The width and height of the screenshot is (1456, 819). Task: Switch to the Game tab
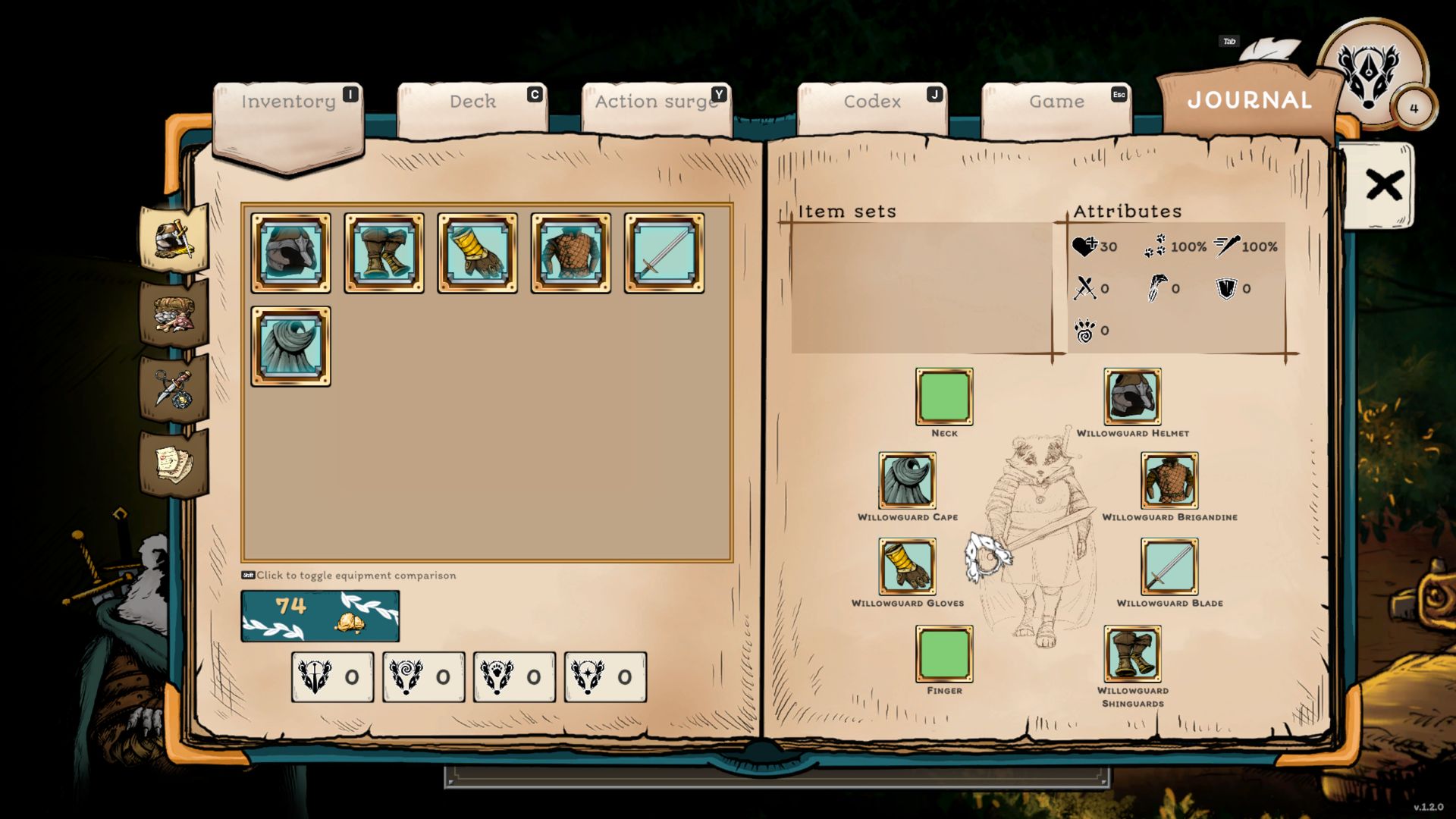[1056, 102]
